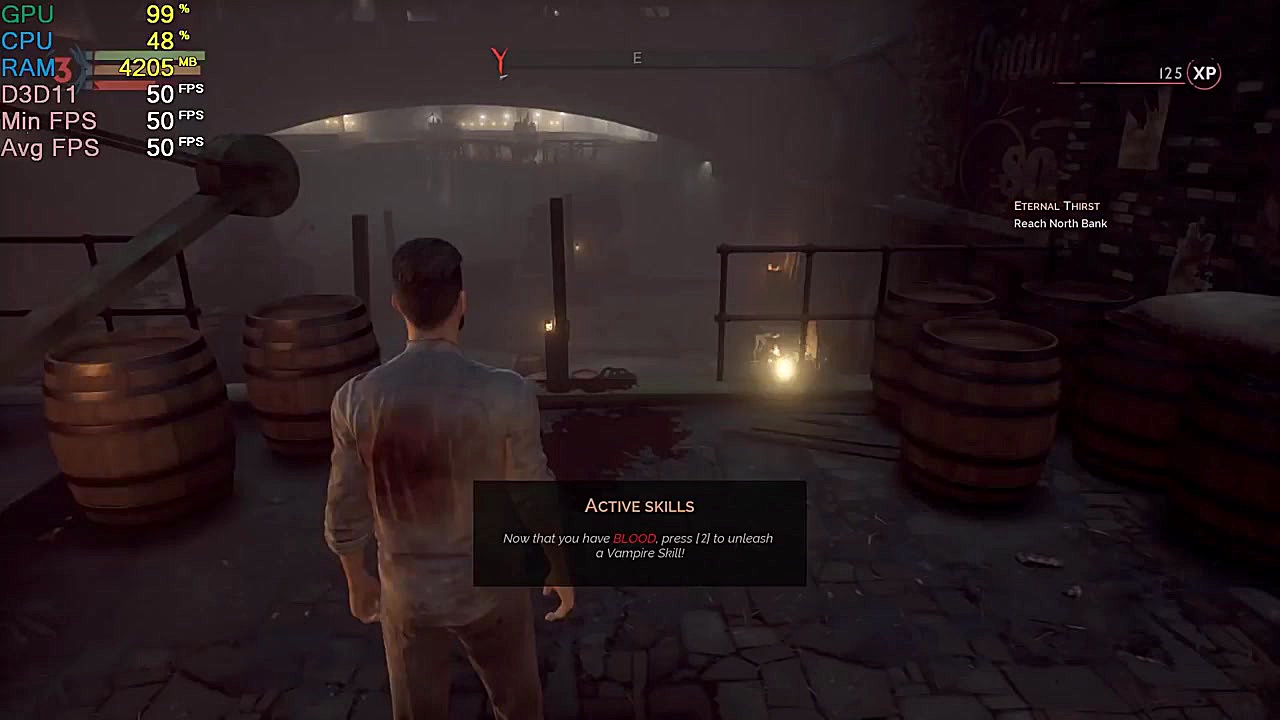Click the E direction marker on the compass bar
The height and width of the screenshot is (720, 1280).
click(637, 58)
